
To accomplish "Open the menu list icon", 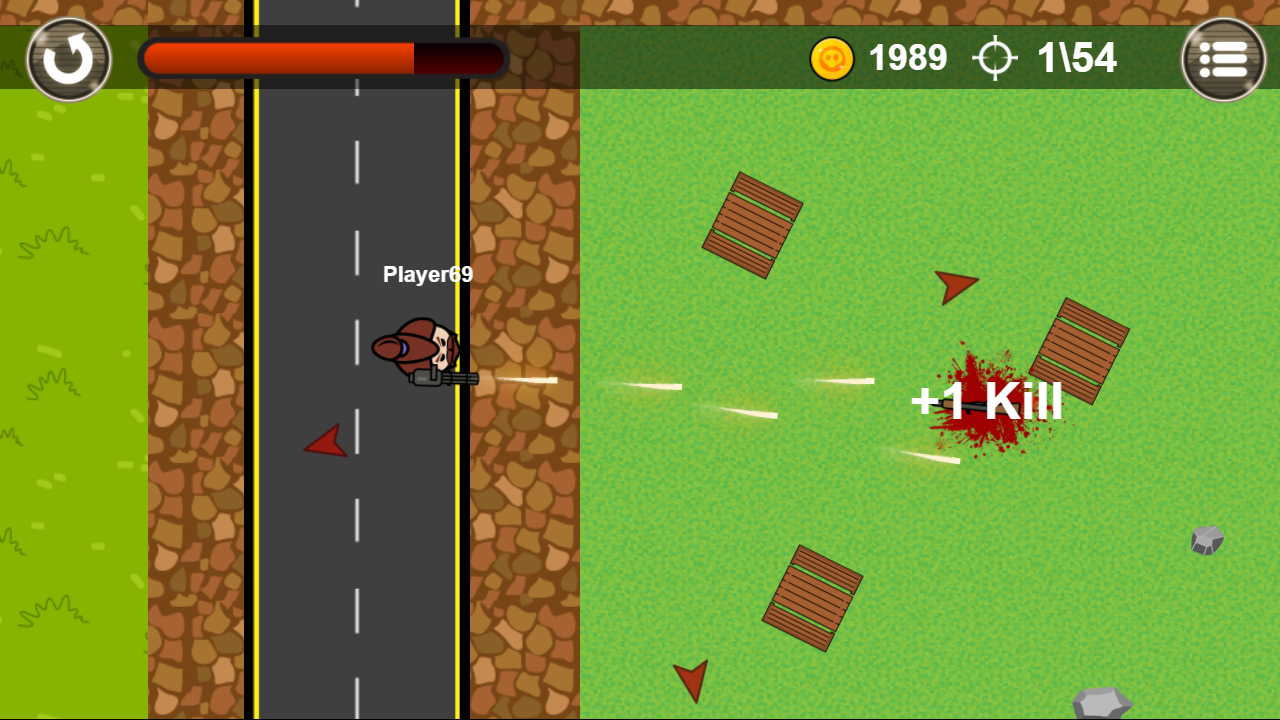I will (x=1222, y=58).
